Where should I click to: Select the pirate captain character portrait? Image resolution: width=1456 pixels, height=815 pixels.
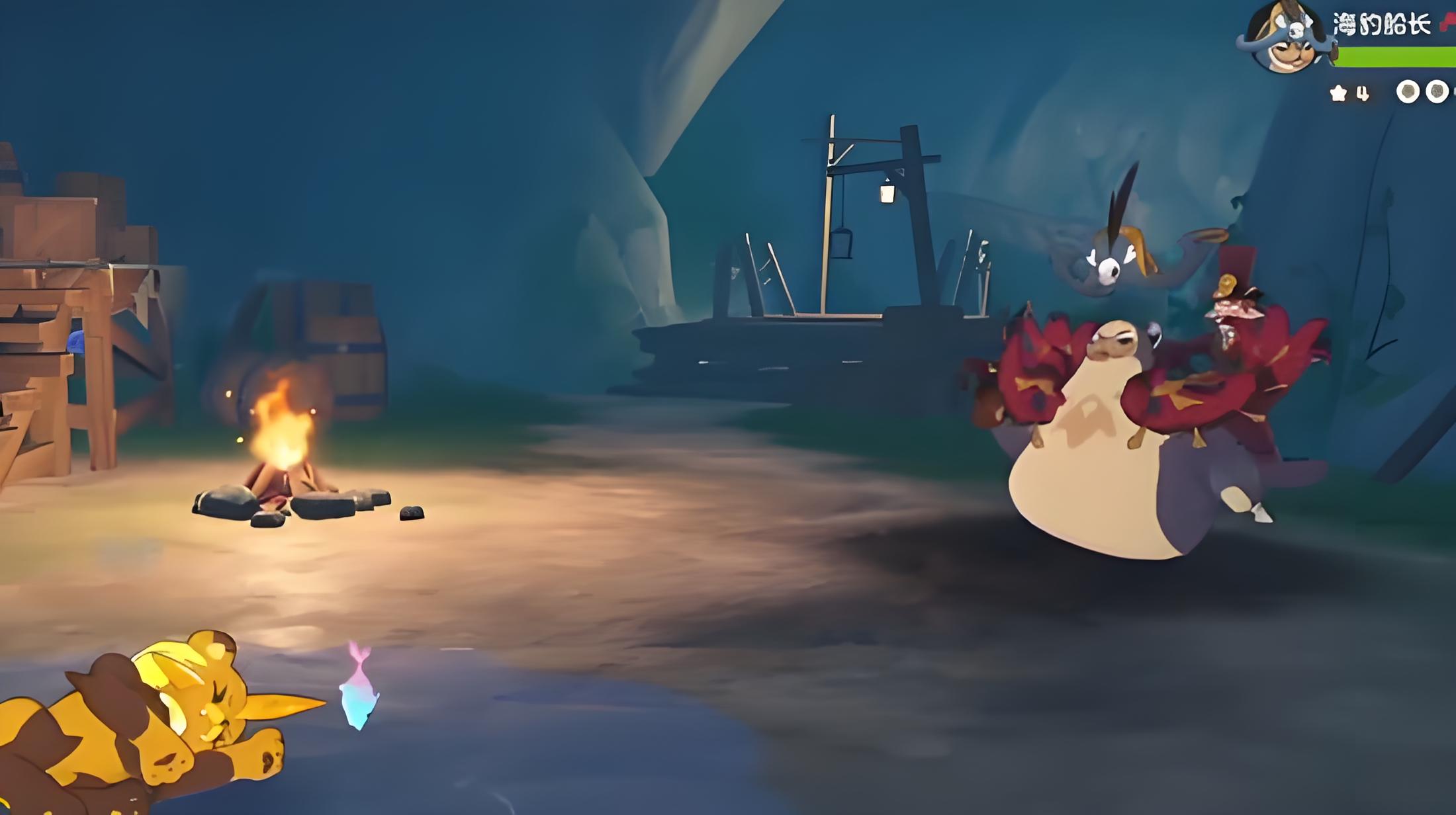pyautogui.click(x=1285, y=38)
